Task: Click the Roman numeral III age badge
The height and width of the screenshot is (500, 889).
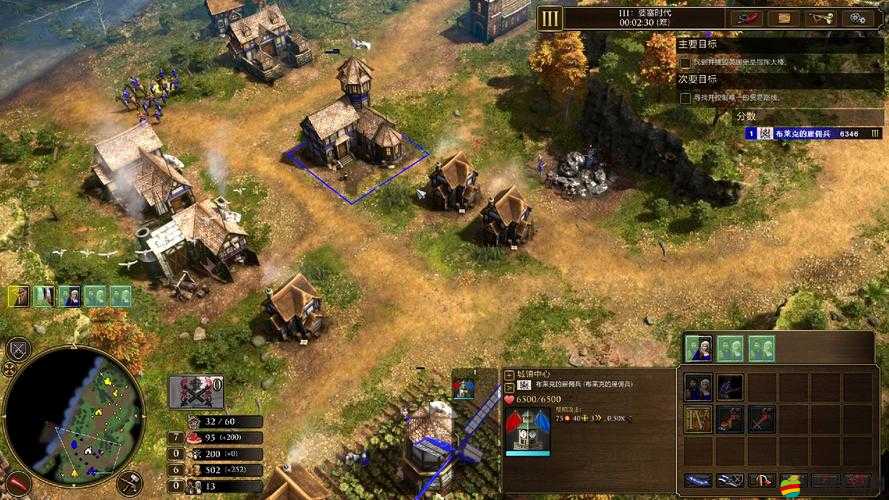Action: click(550, 17)
